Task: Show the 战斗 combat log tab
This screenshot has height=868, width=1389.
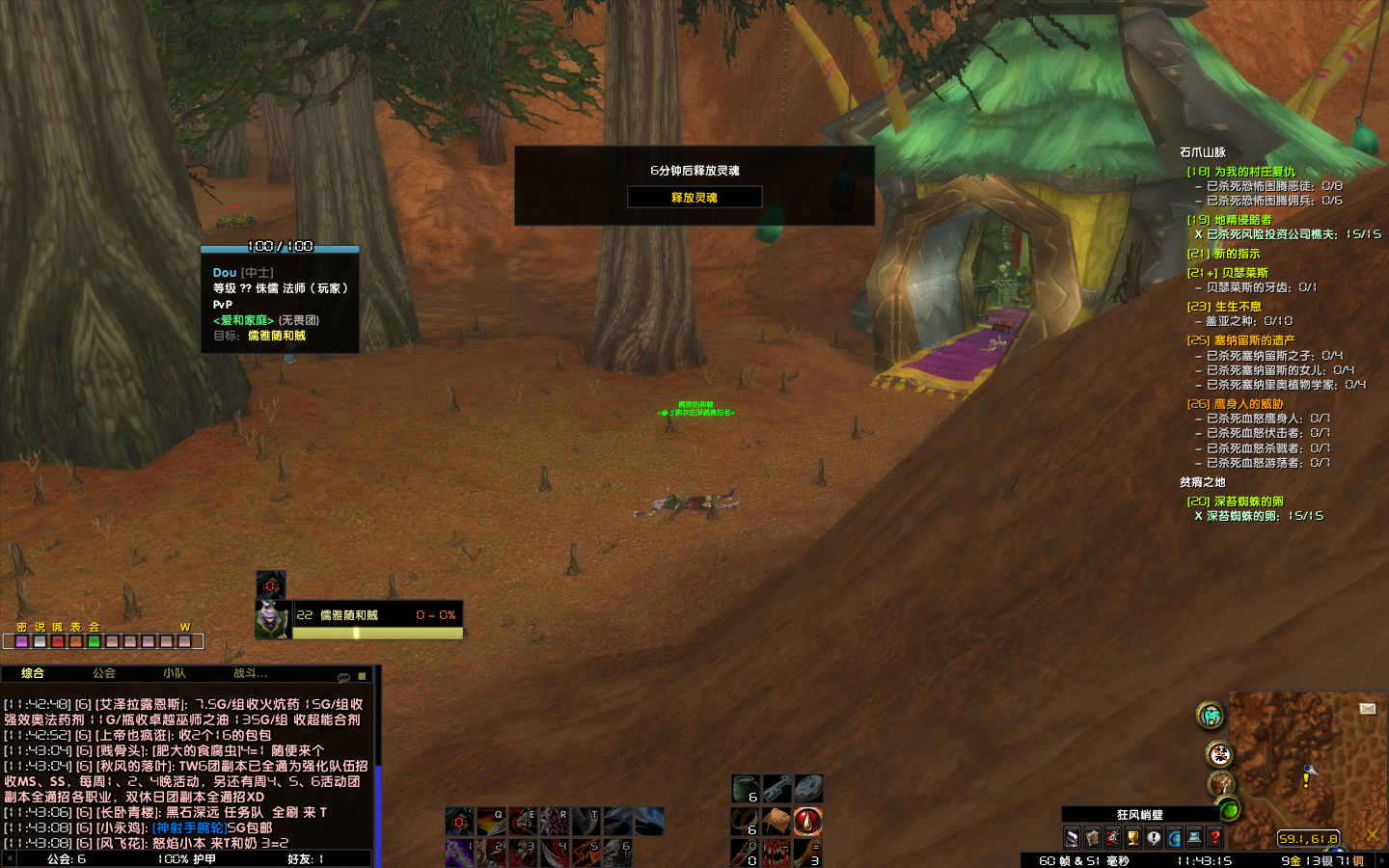Action: [x=250, y=673]
